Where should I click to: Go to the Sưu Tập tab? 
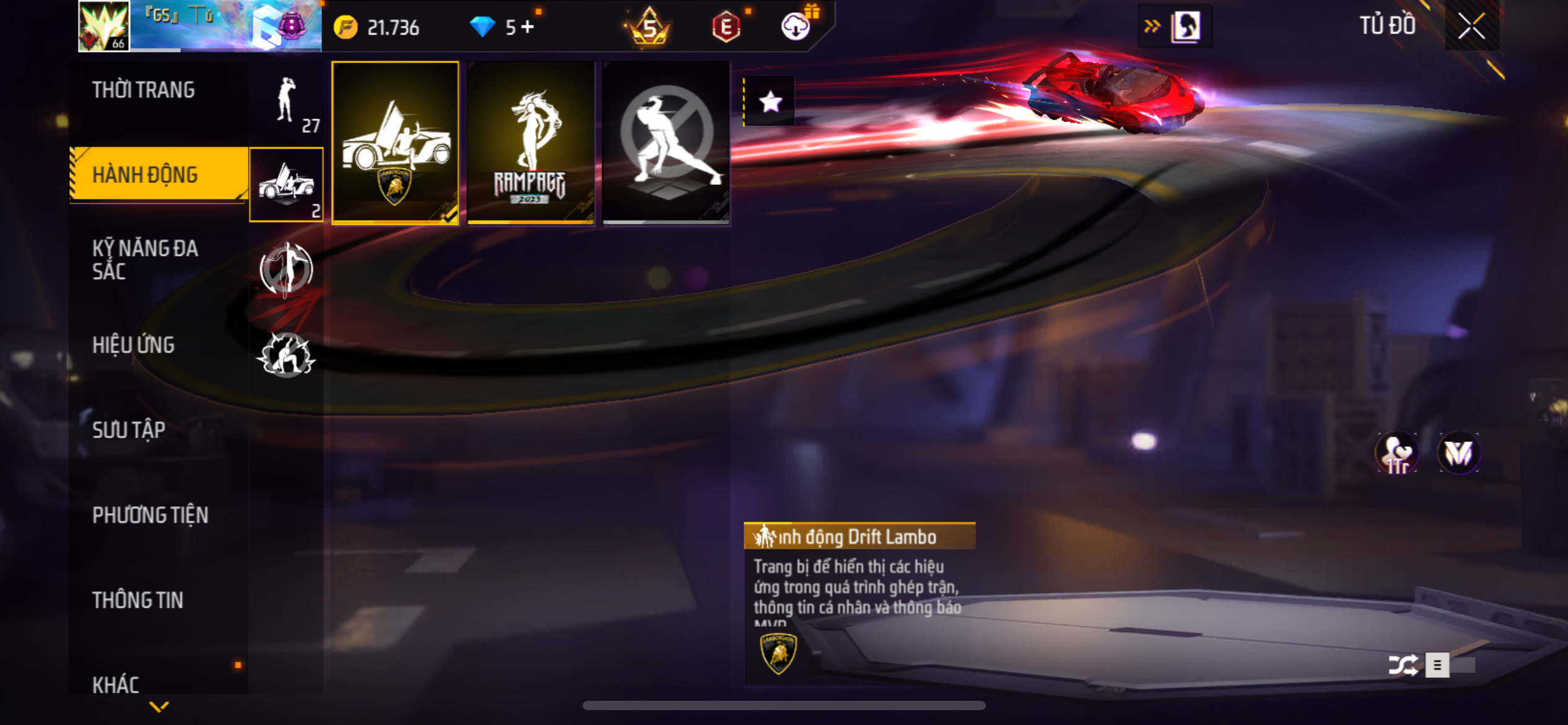[129, 430]
